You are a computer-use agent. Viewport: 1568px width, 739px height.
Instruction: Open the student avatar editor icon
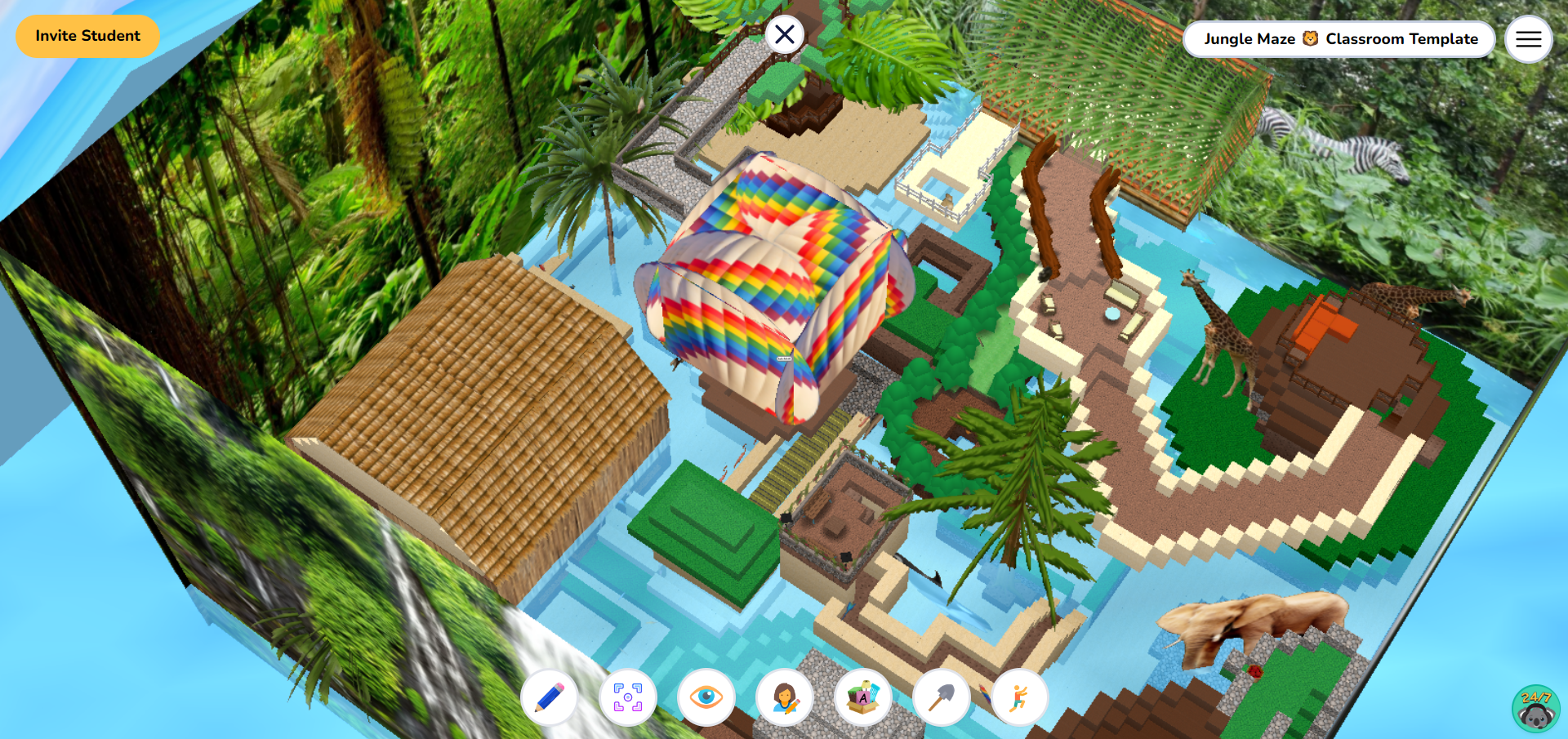(784, 698)
